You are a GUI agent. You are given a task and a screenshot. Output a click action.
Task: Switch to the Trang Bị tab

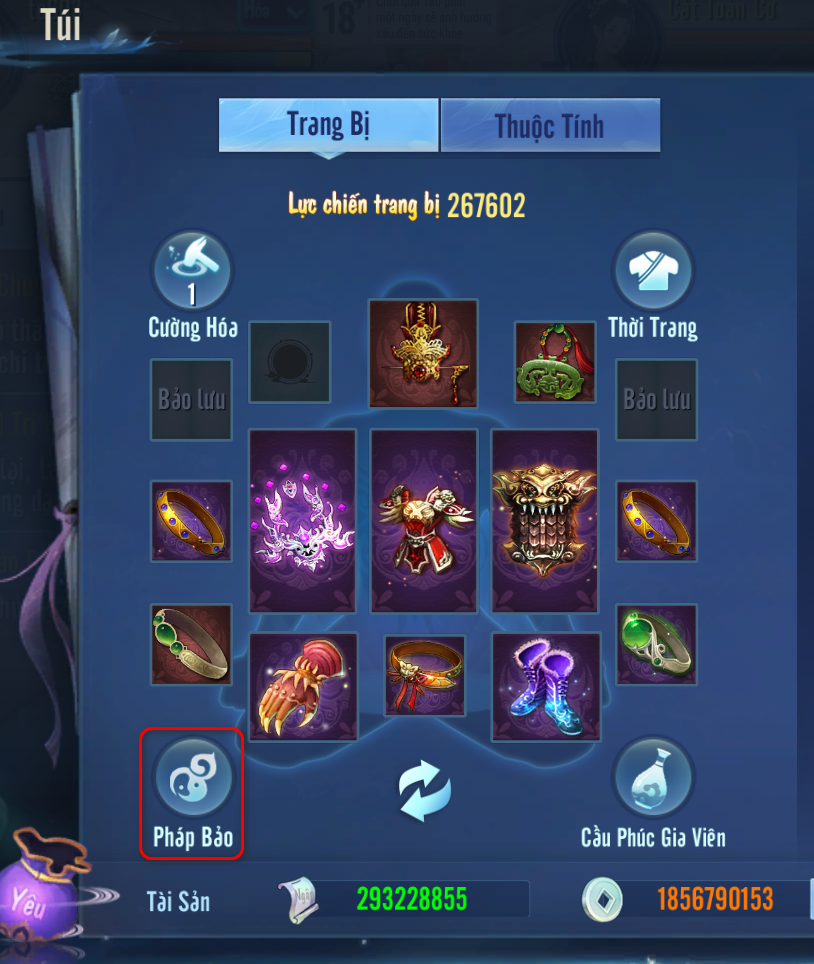(328, 125)
